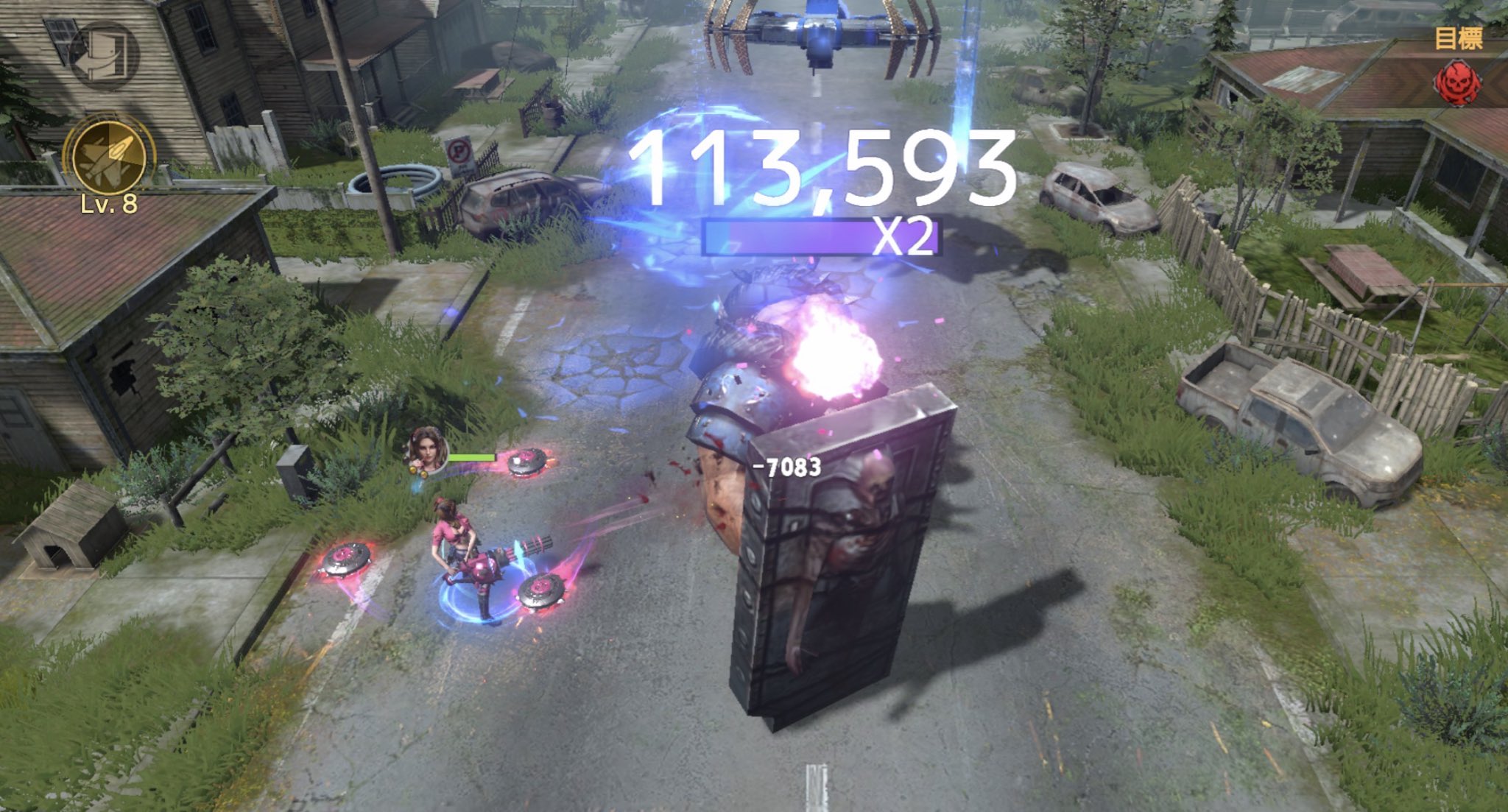Tap the exit door icon
This screenshot has height=812, width=1508.
pos(104,56)
